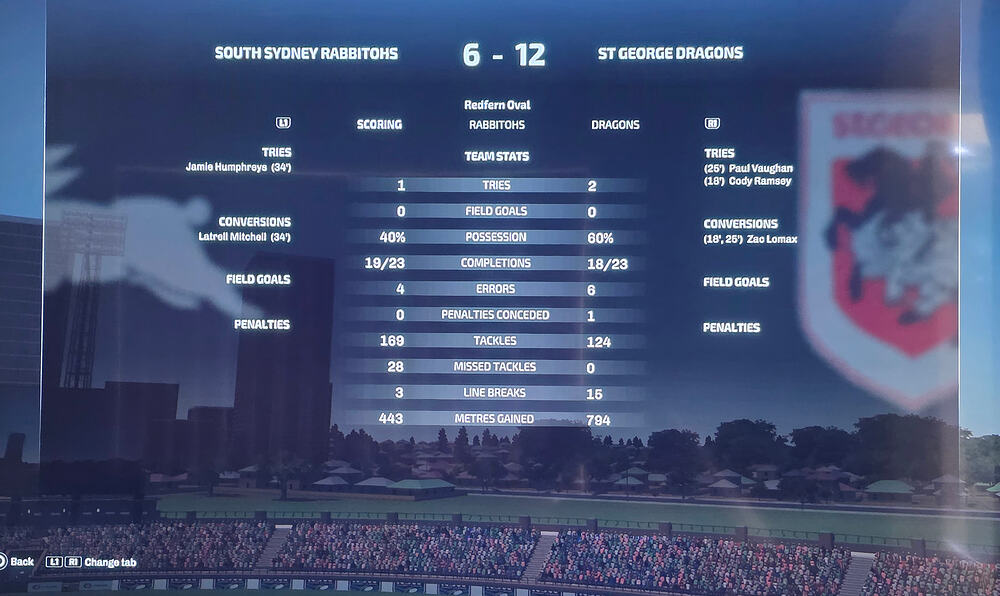
Task: Open the Rabbitohs stats tab
Action: coord(497,125)
